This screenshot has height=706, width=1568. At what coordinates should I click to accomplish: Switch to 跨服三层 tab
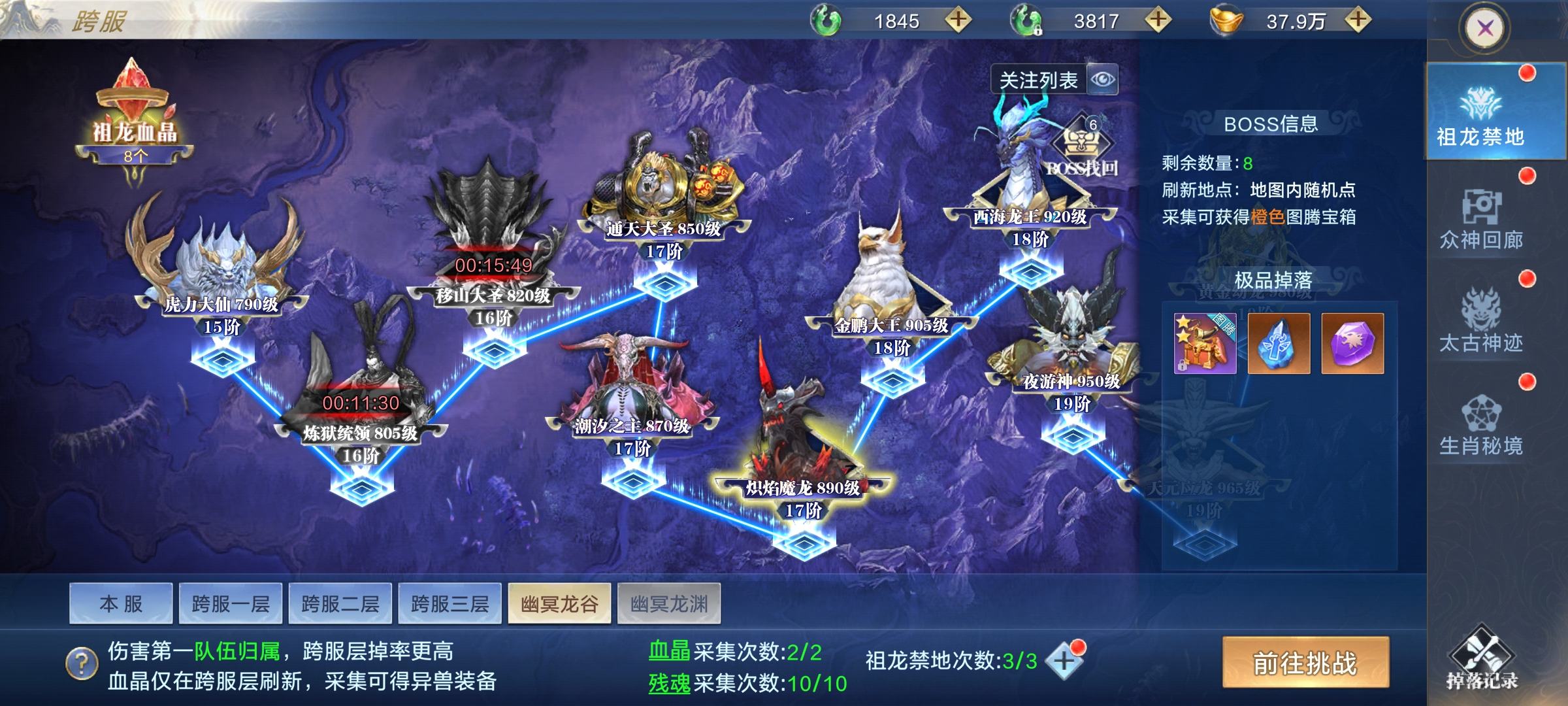(x=450, y=603)
